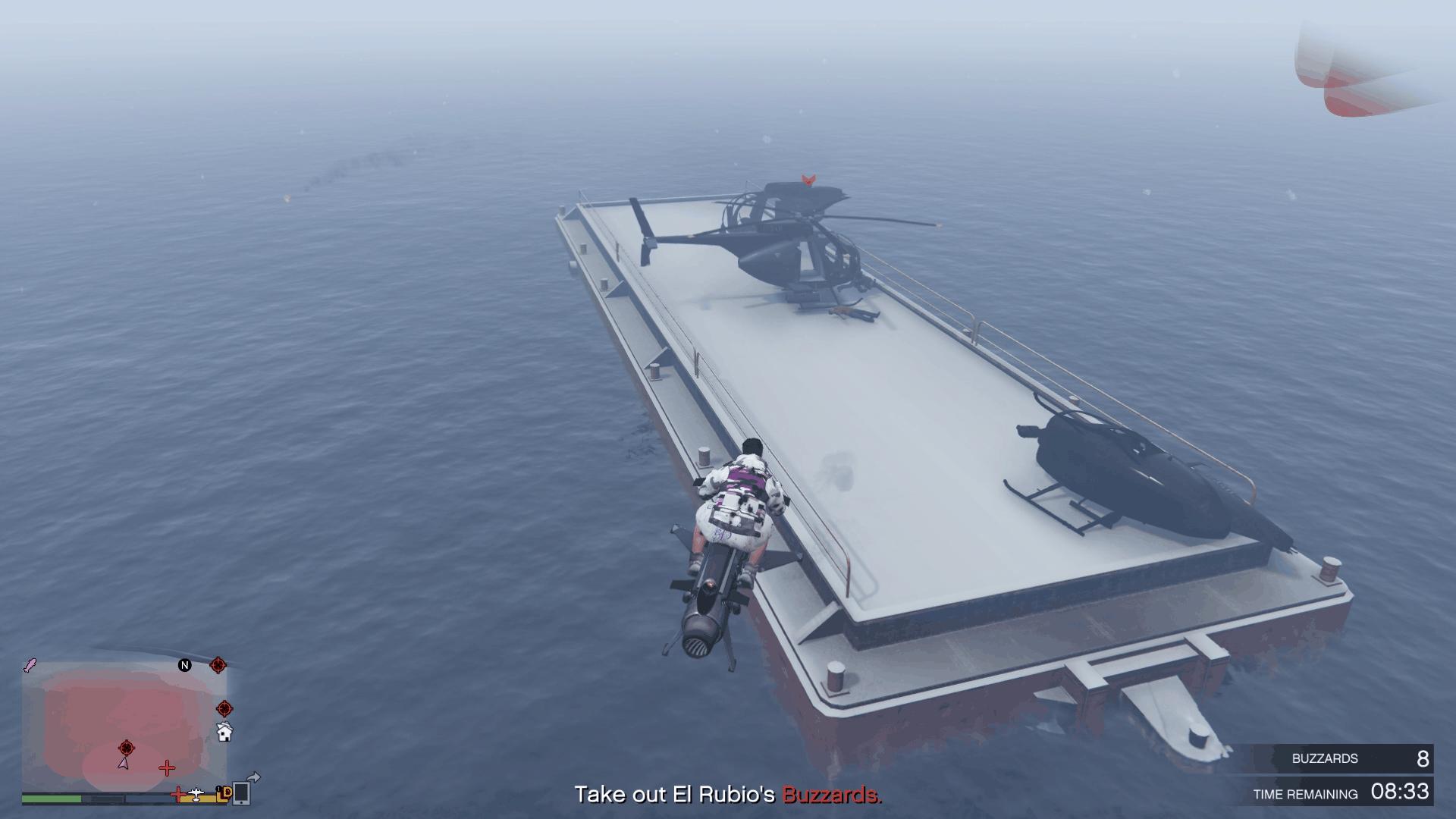Select the red enemy crosshair blip near the player arrow
Image resolution: width=1456 pixels, height=819 pixels.
pos(127,748)
